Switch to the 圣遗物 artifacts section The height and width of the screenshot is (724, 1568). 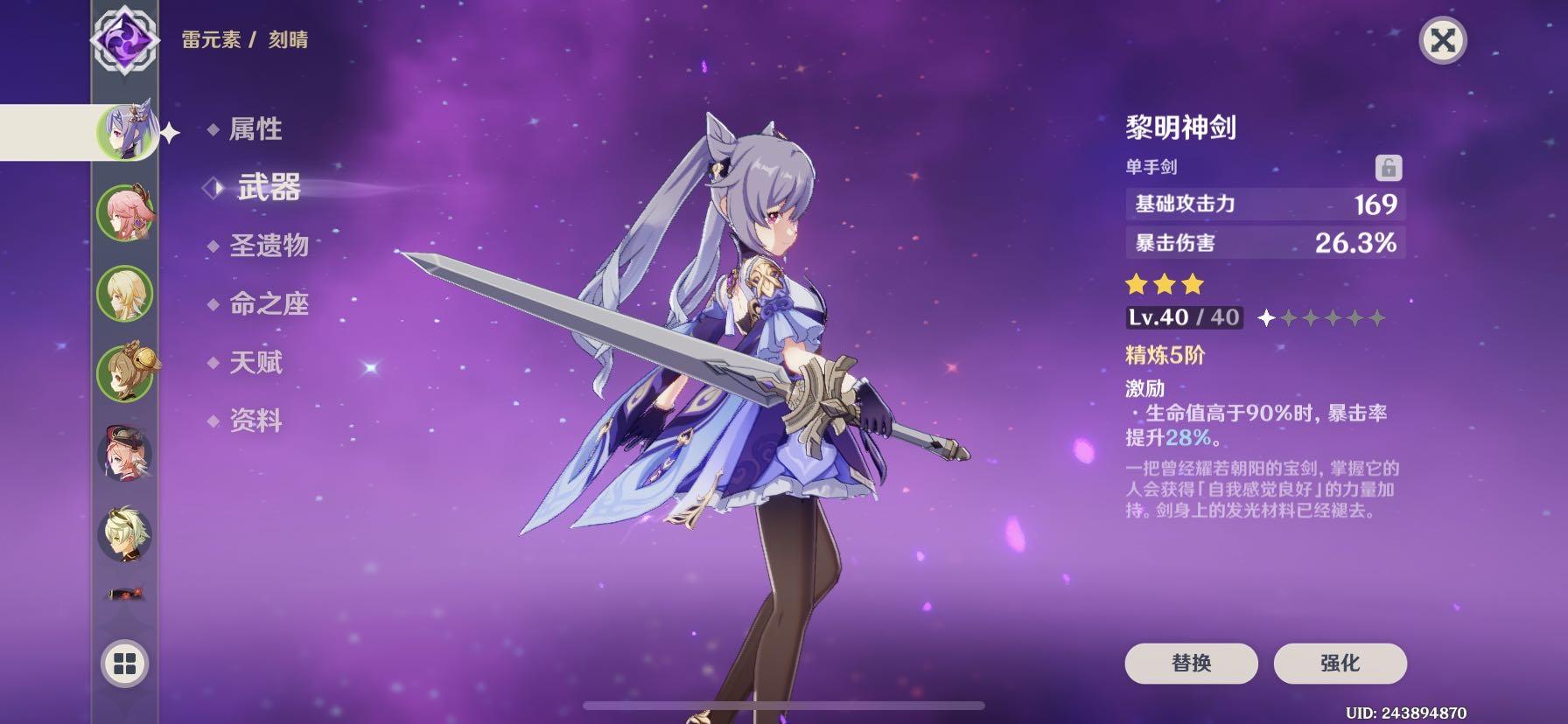[271, 247]
